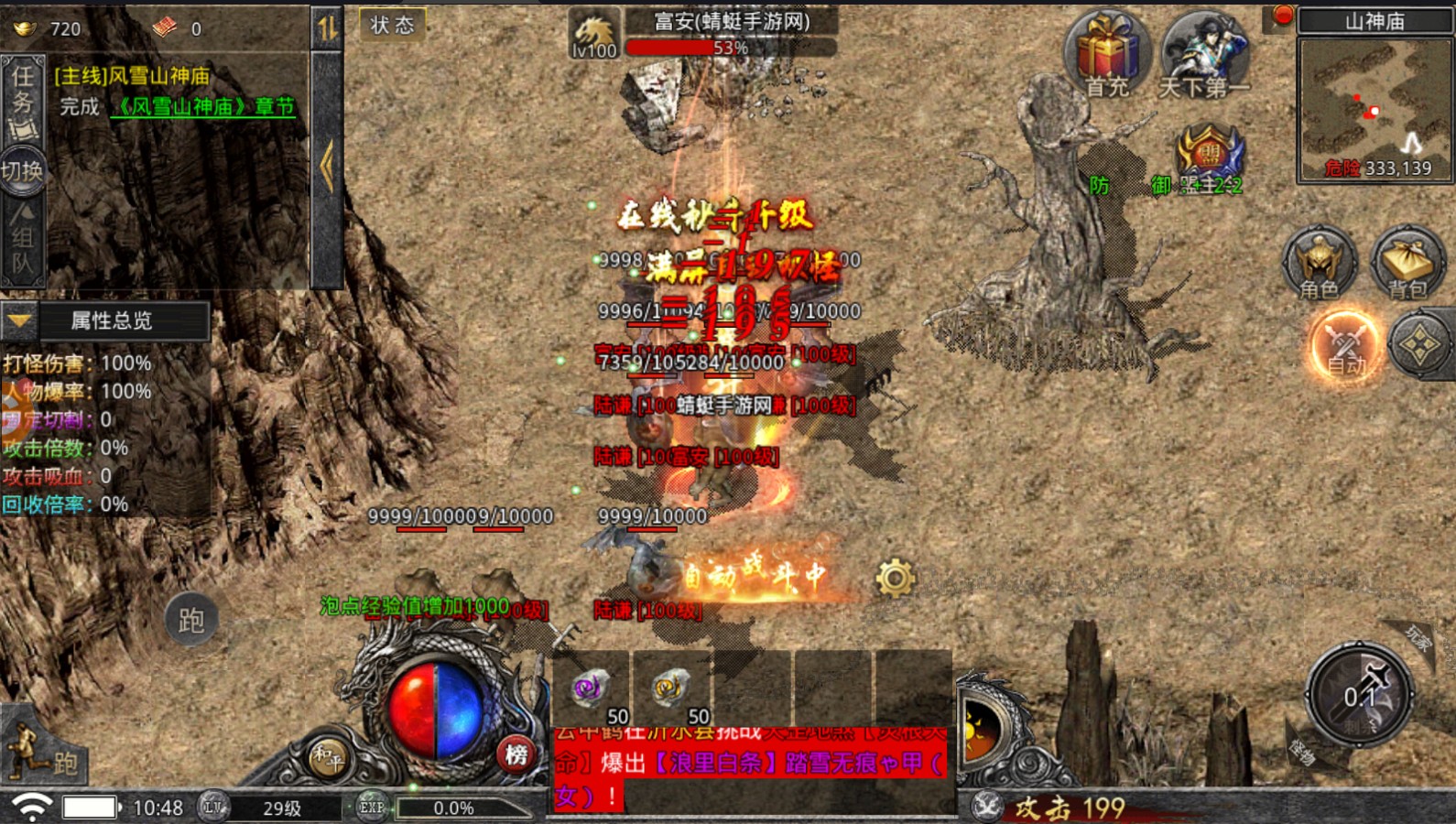Viewport: 1456px width, 824px height.
Task: Click the 切换 switch button
Action: [22, 171]
